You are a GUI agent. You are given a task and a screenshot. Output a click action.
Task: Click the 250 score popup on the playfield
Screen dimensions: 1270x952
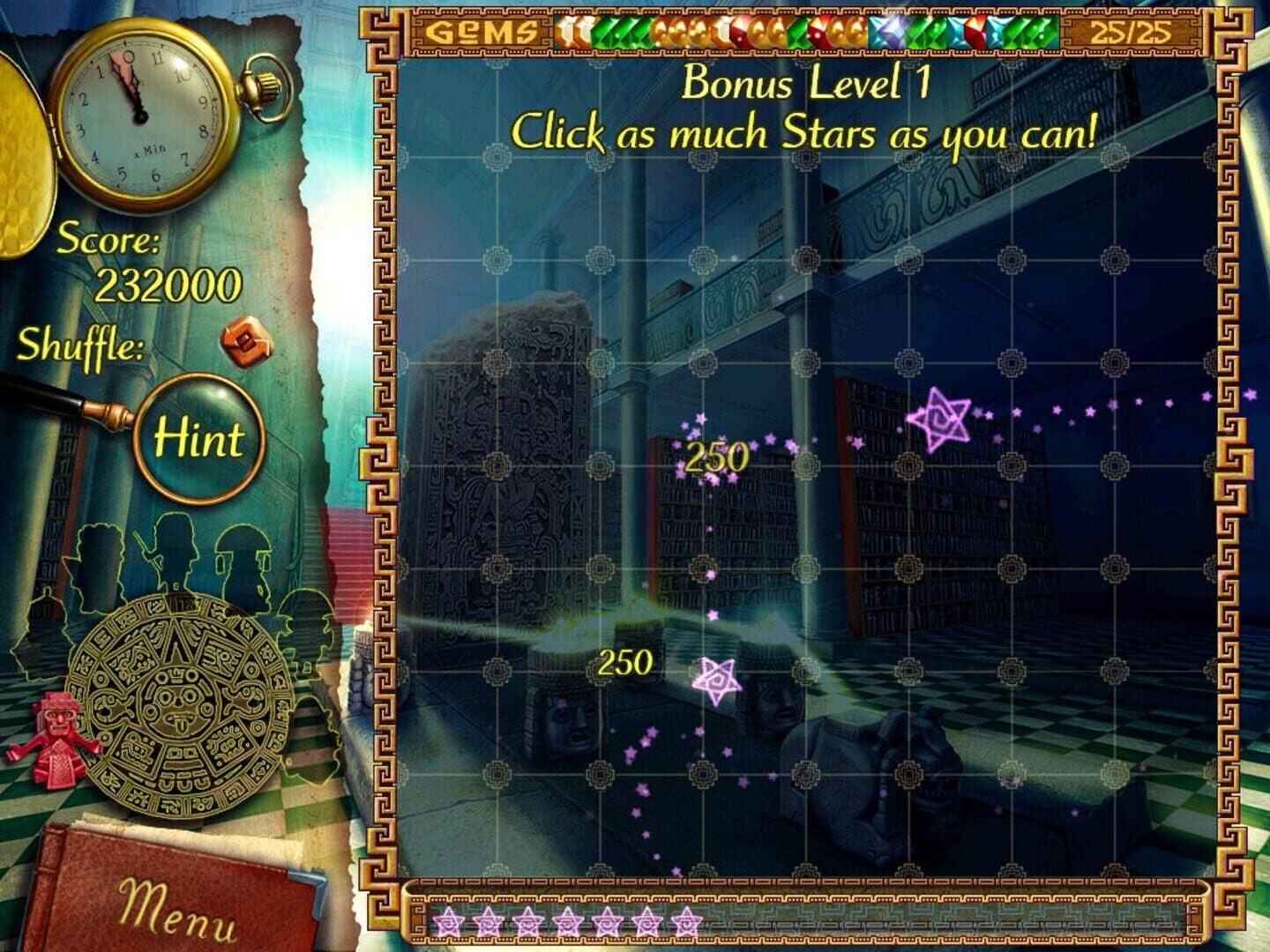point(716,457)
